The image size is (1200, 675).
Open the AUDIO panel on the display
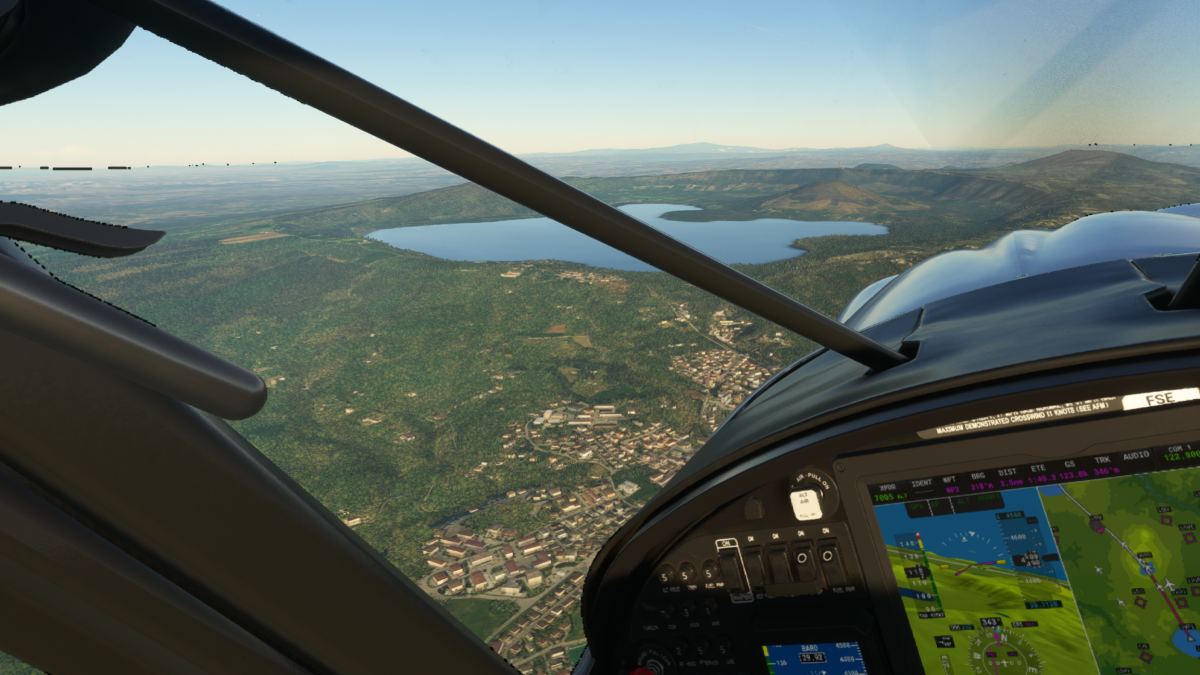pyautogui.click(x=1136, y=456)
